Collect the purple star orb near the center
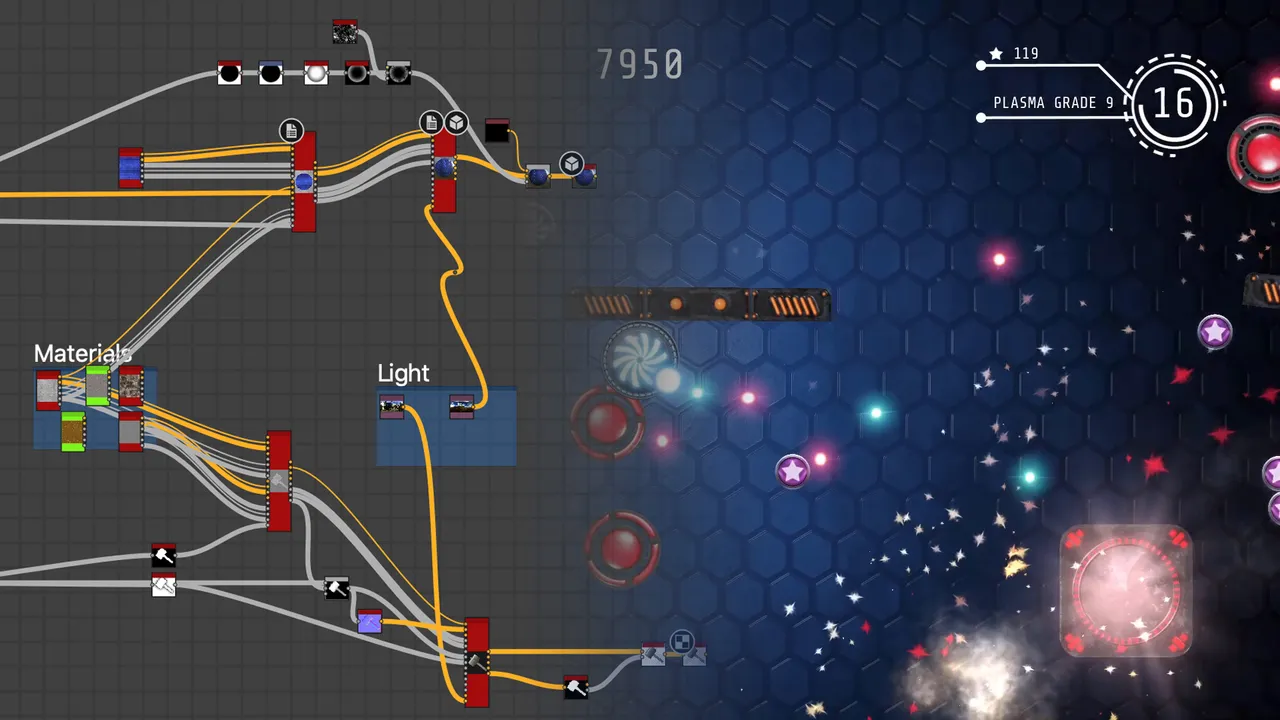 792,471
